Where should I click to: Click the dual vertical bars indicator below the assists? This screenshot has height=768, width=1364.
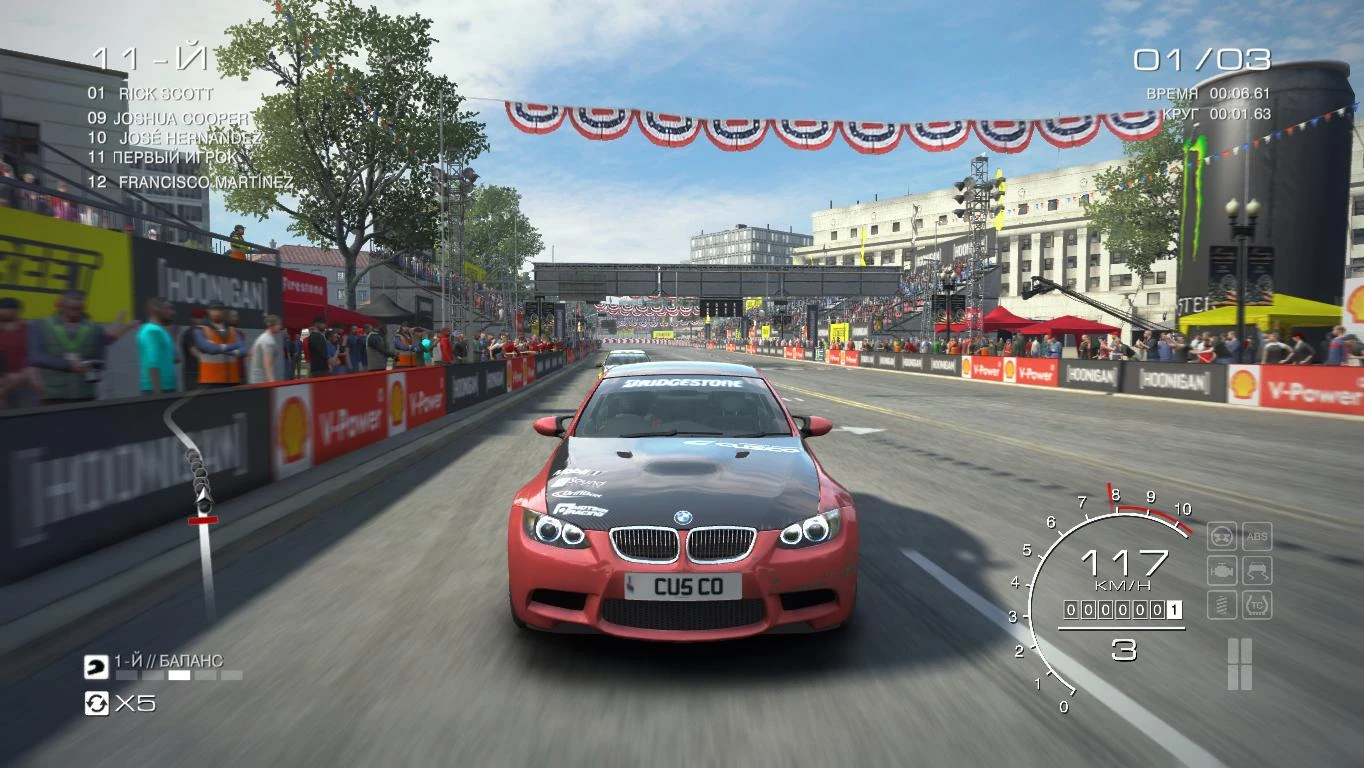click(x=1240, y=662)
